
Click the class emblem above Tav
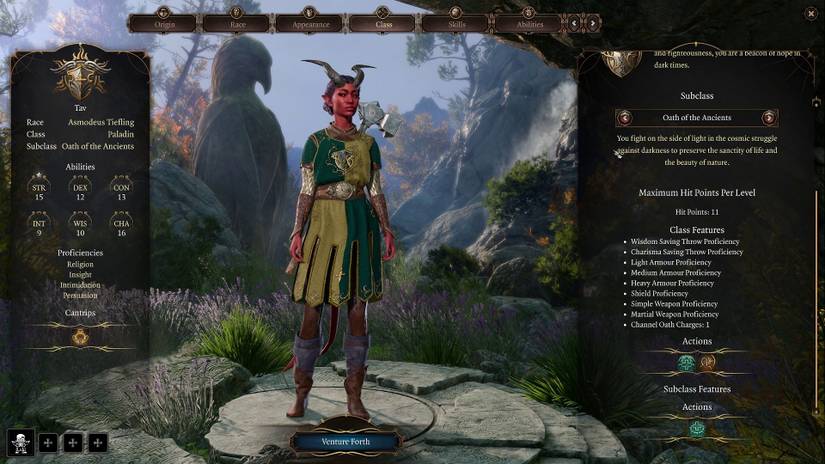(80, 75)
